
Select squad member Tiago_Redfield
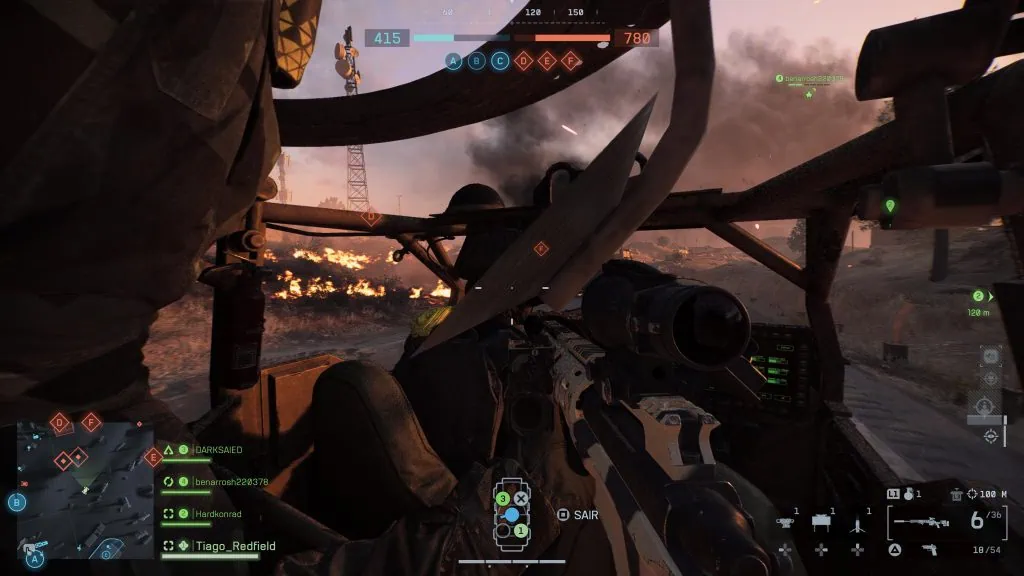point(234,546)
